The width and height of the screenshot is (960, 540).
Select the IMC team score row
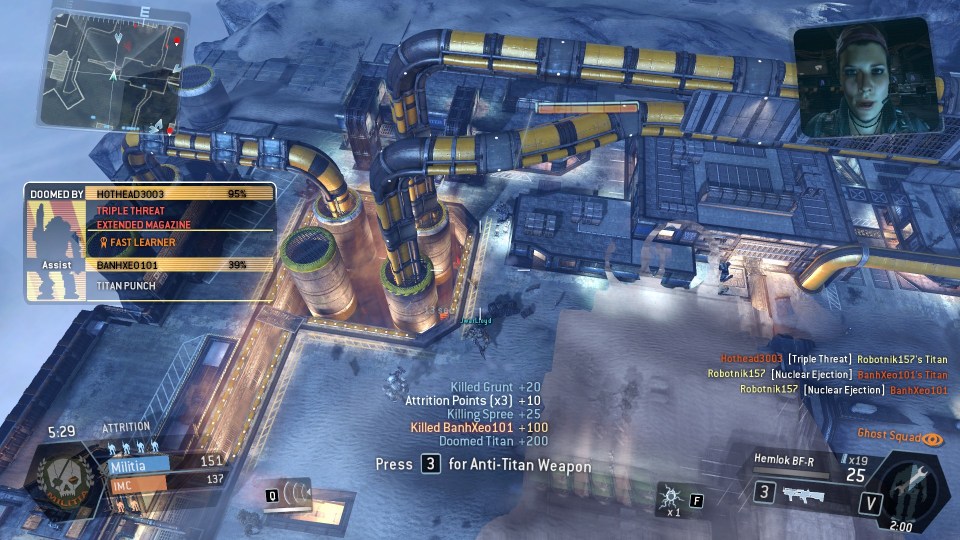coord(165,481)
